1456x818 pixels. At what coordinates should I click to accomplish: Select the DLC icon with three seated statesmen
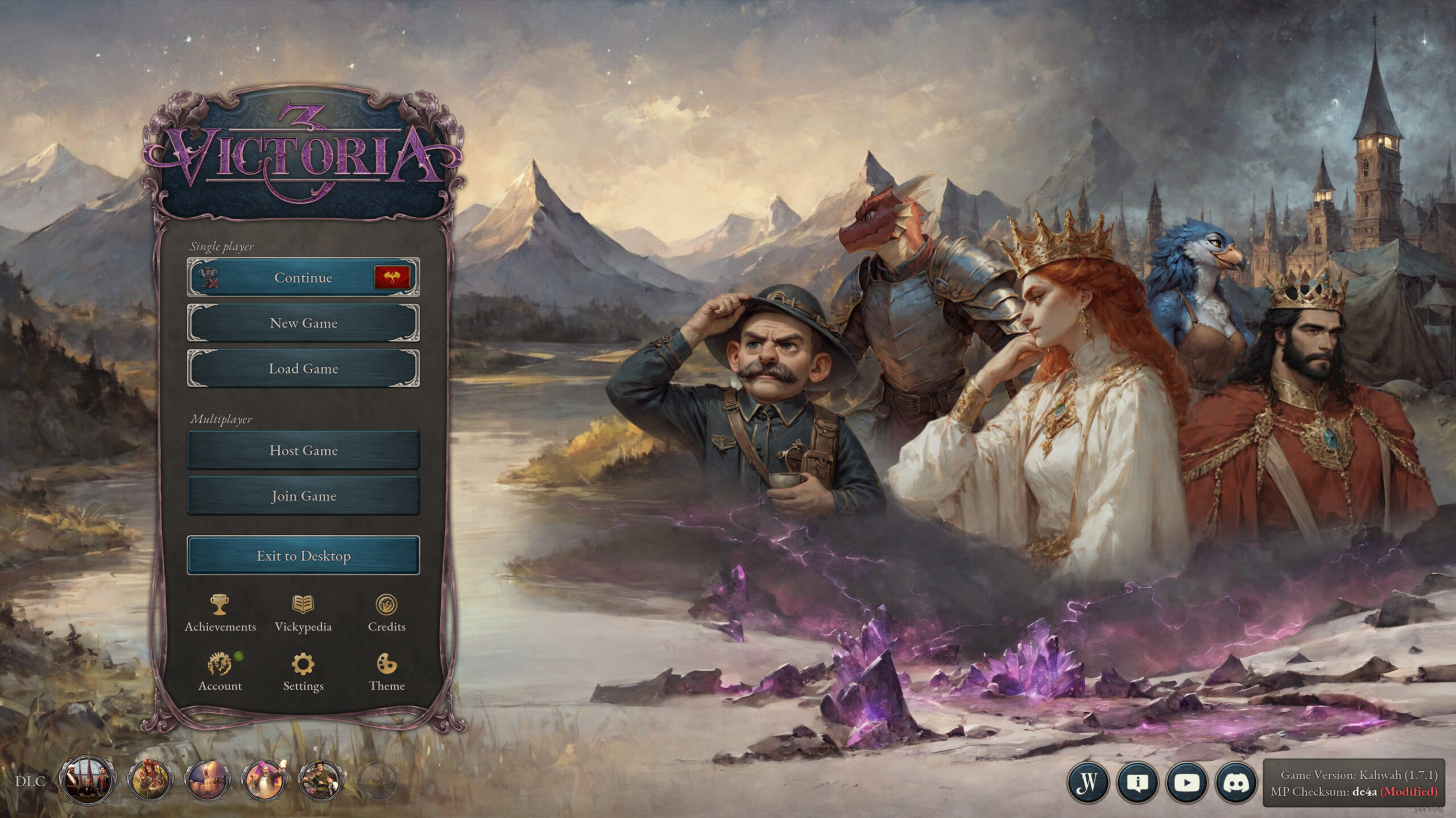click(86, 780)
